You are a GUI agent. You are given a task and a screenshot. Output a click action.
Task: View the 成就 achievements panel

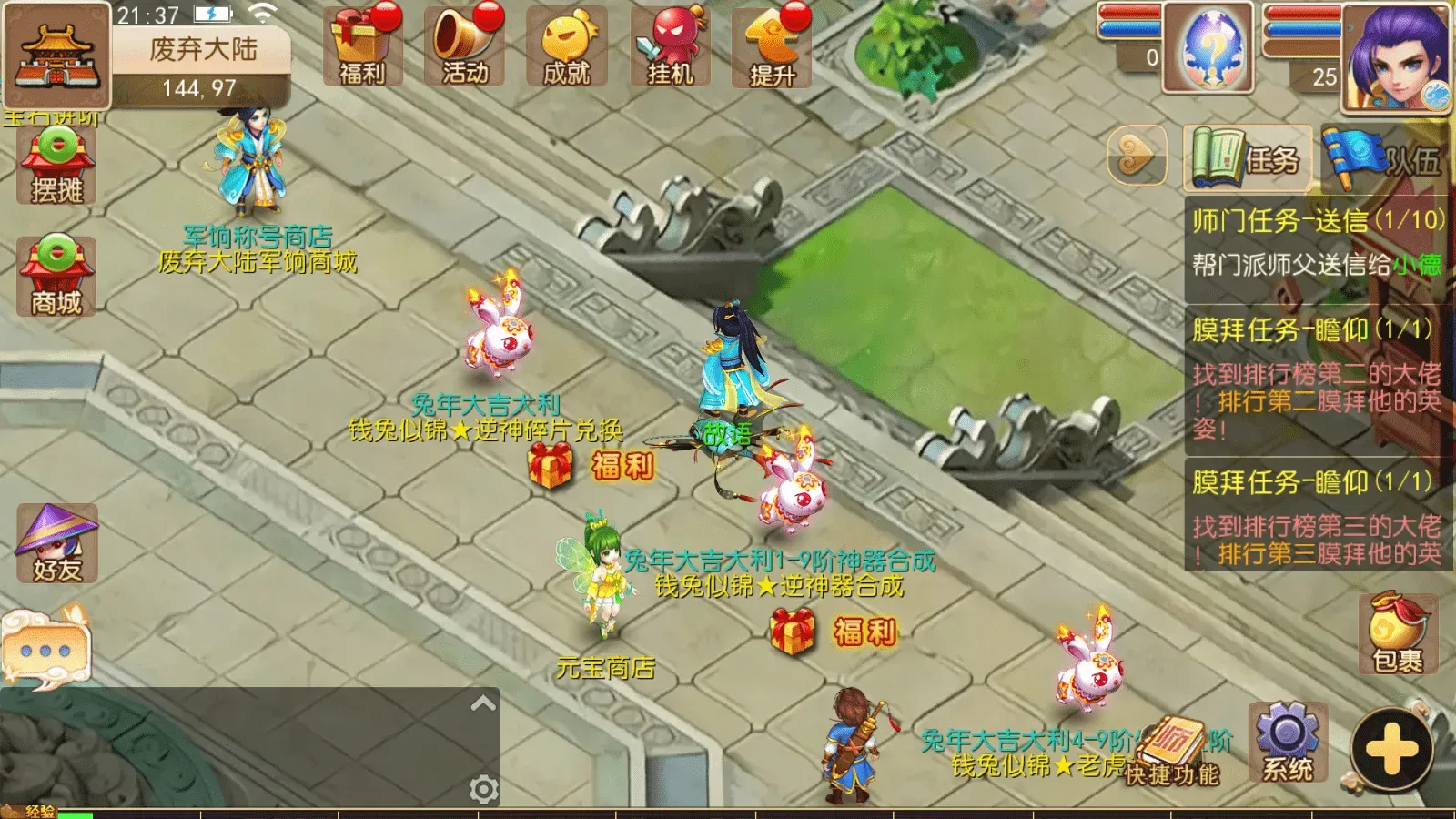[x=566, y=45]
